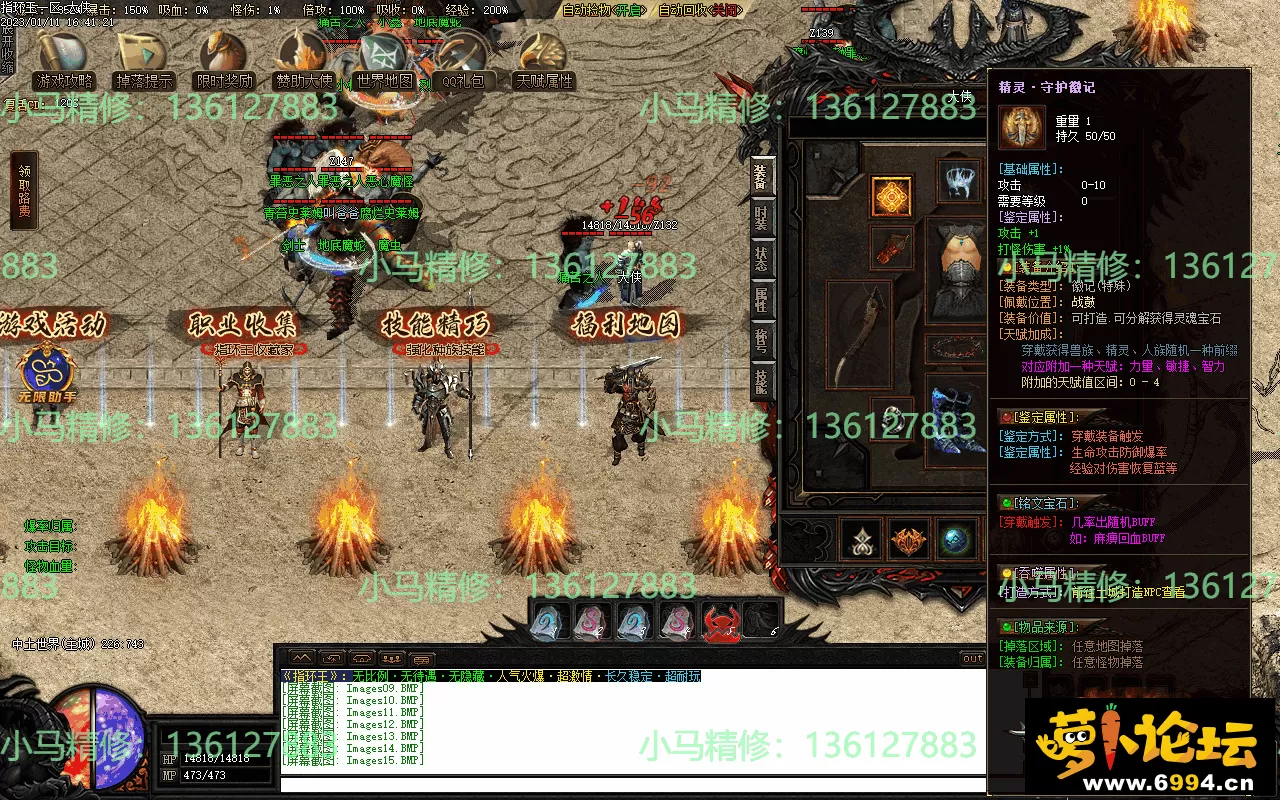Use the red demon mask hotbar item
This screenshot has width=1280, height=800.
[720, 623]
